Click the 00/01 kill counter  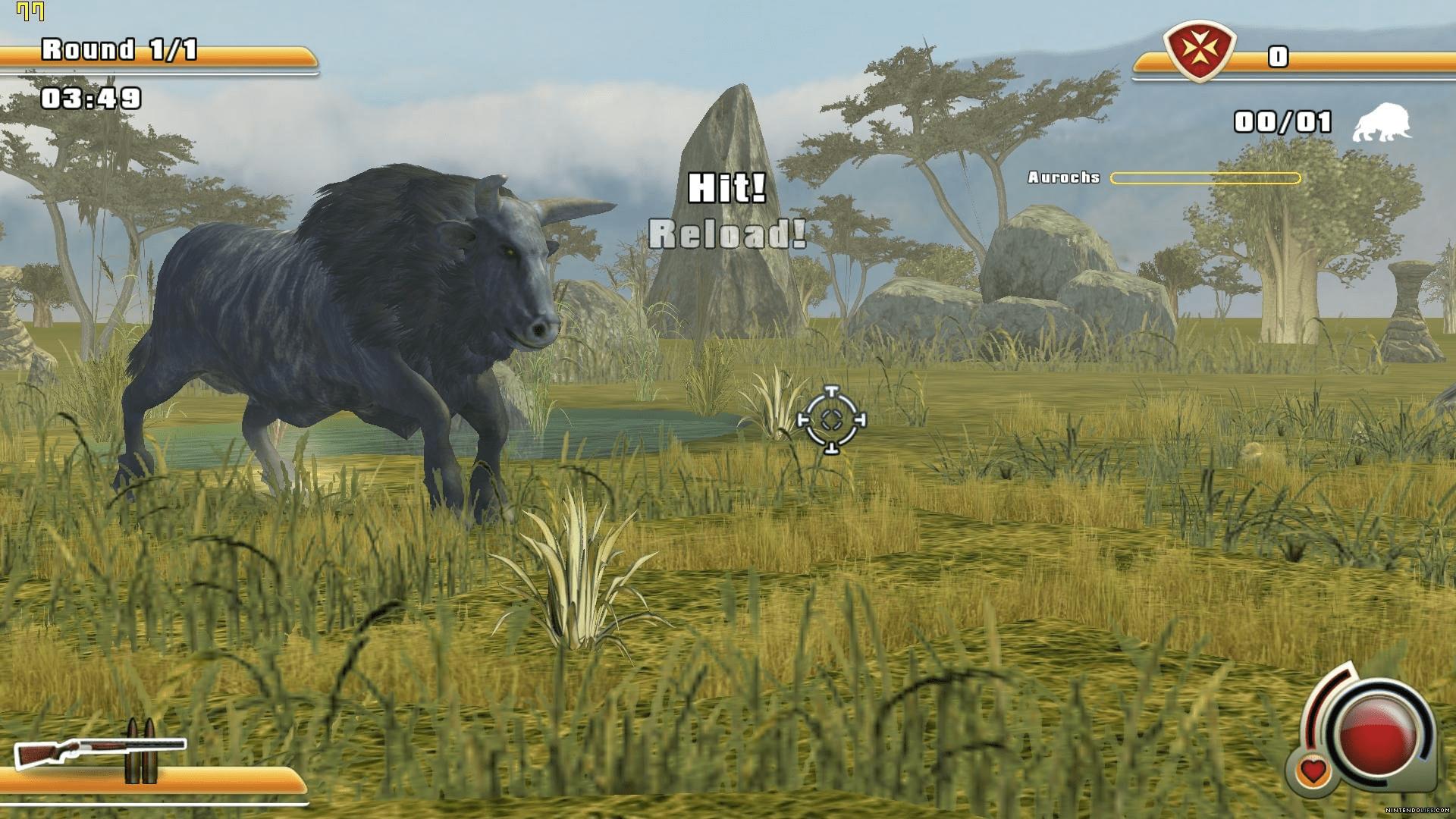pyautogui.click(x=1282, y=121)
